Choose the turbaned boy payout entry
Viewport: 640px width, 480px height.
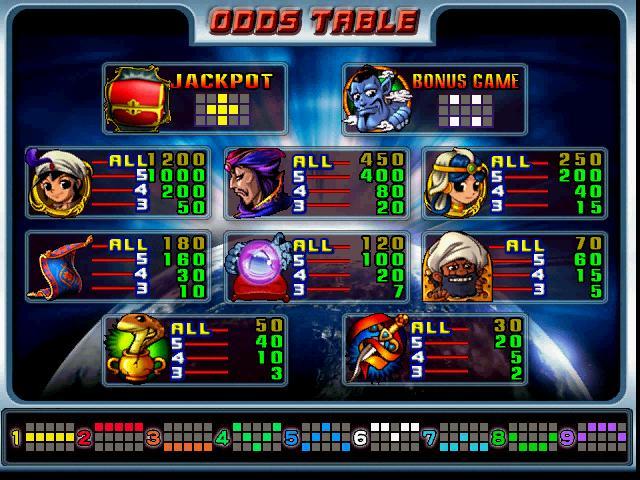tap(116, 183)
